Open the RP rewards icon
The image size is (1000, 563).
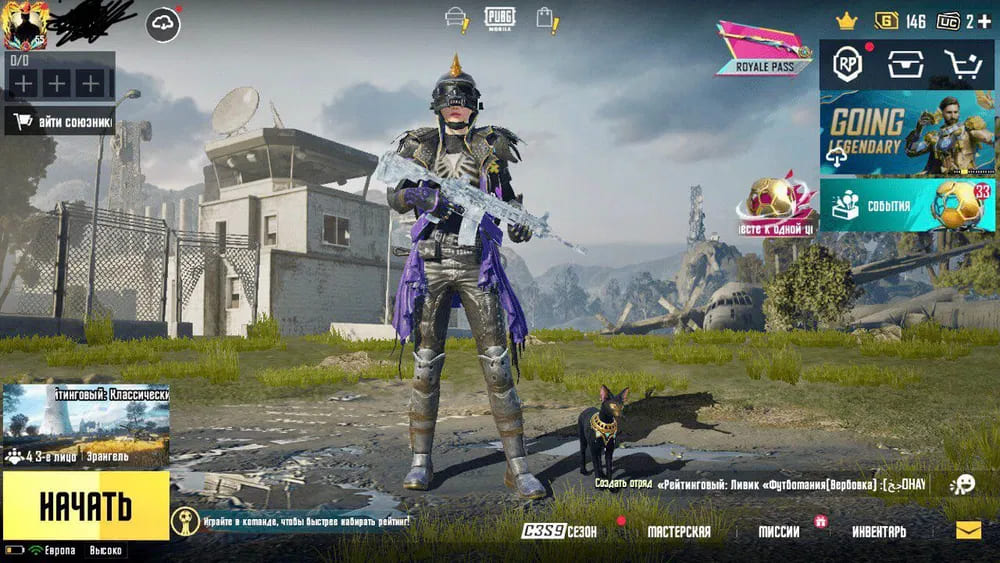tap(850, 65)
